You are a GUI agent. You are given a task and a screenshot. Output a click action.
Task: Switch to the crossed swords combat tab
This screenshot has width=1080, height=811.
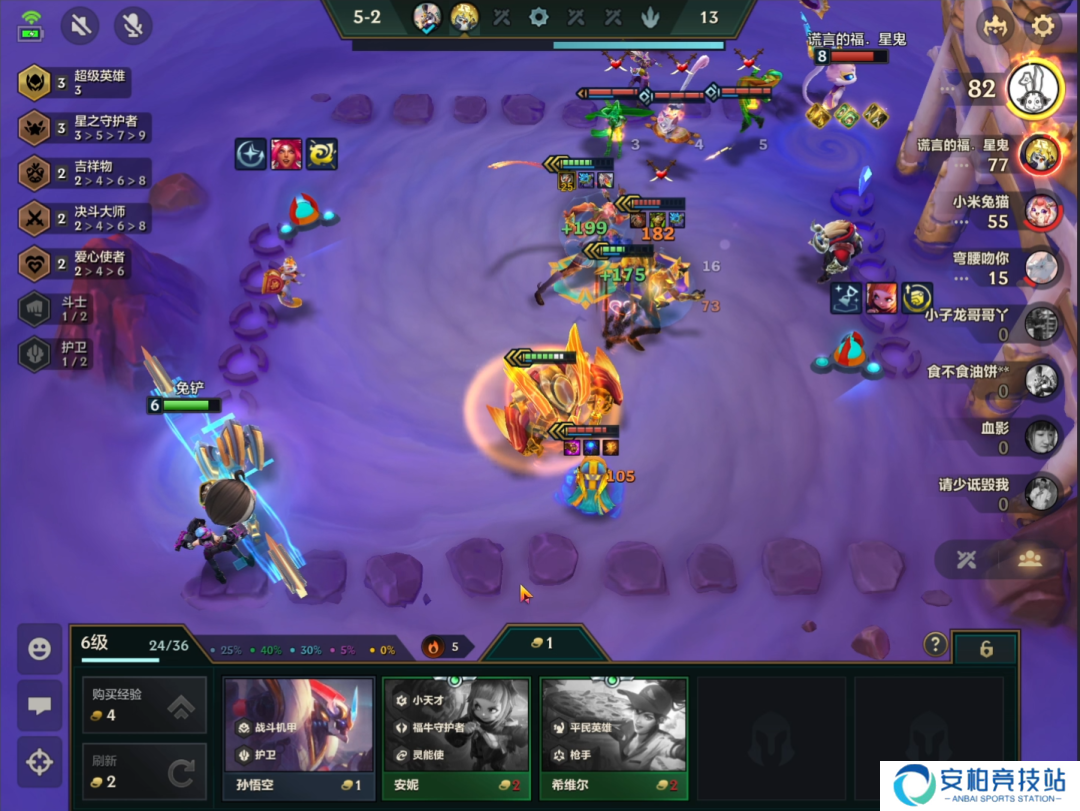coord(966,559)
